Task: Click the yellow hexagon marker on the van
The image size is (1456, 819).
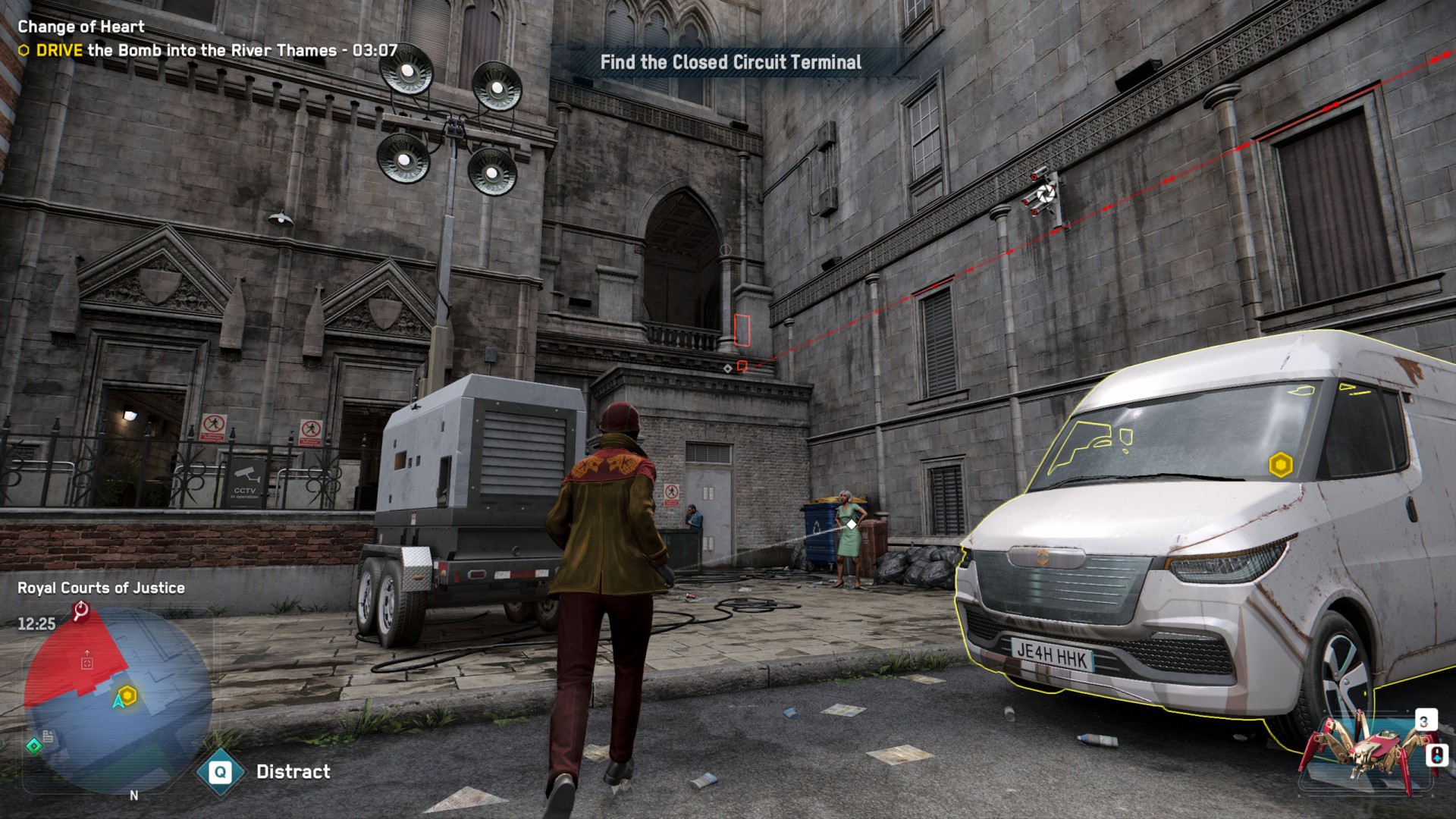Action: coord(1281,465)
